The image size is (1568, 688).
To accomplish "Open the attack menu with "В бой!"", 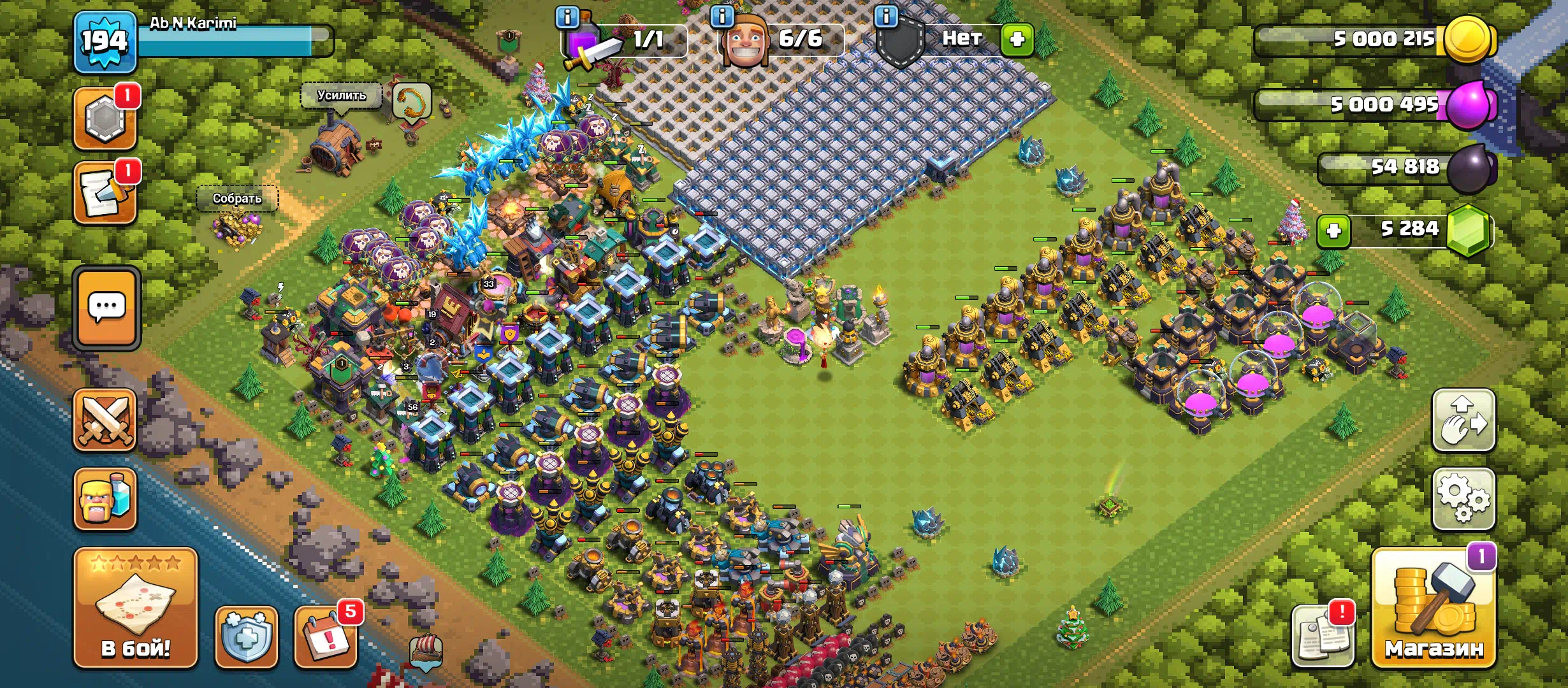I will click(x=135, y=607).
